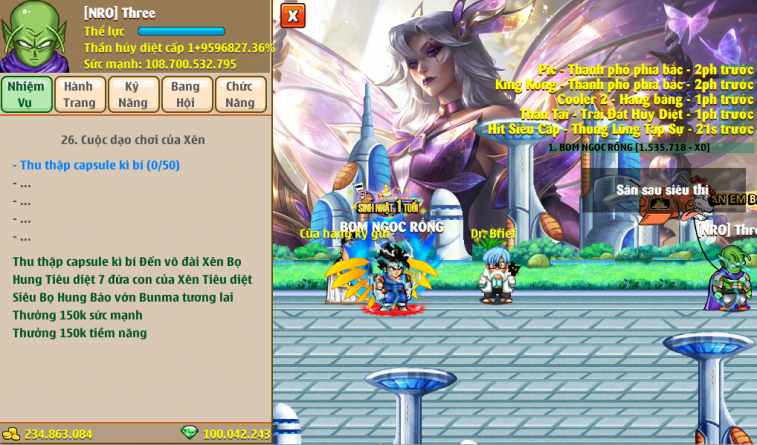Show the Bang Hội tab
This screenshot has width=757, height=445.
186,94
